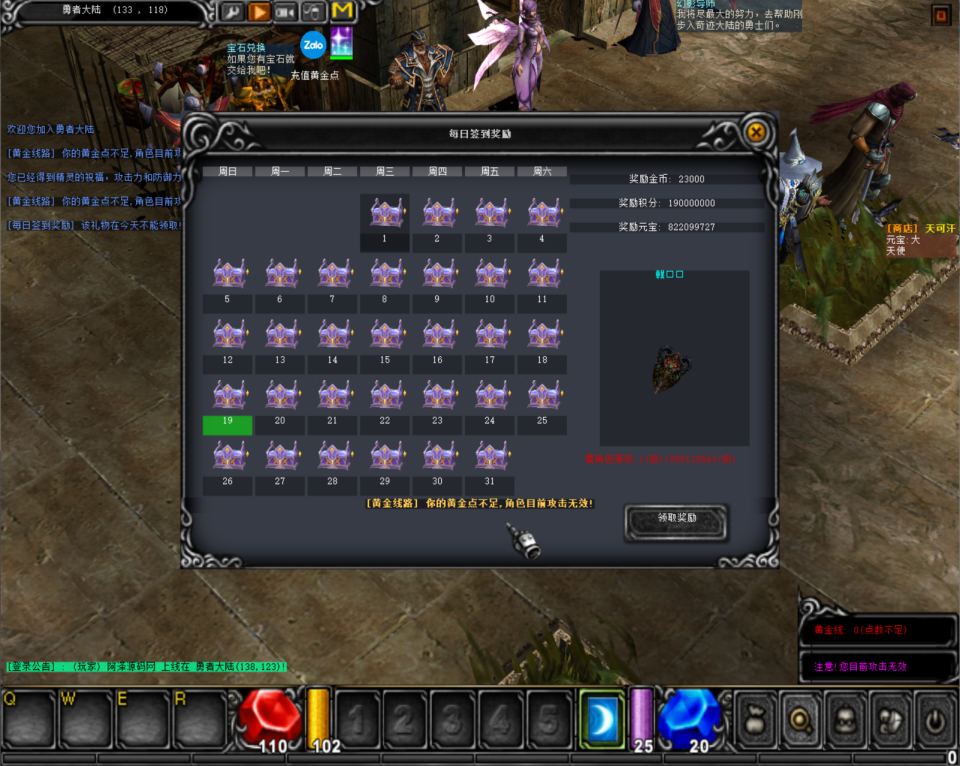960x766 pixels.
Task: Open the inventory bag icon
Action: click(x=755, y=718)
